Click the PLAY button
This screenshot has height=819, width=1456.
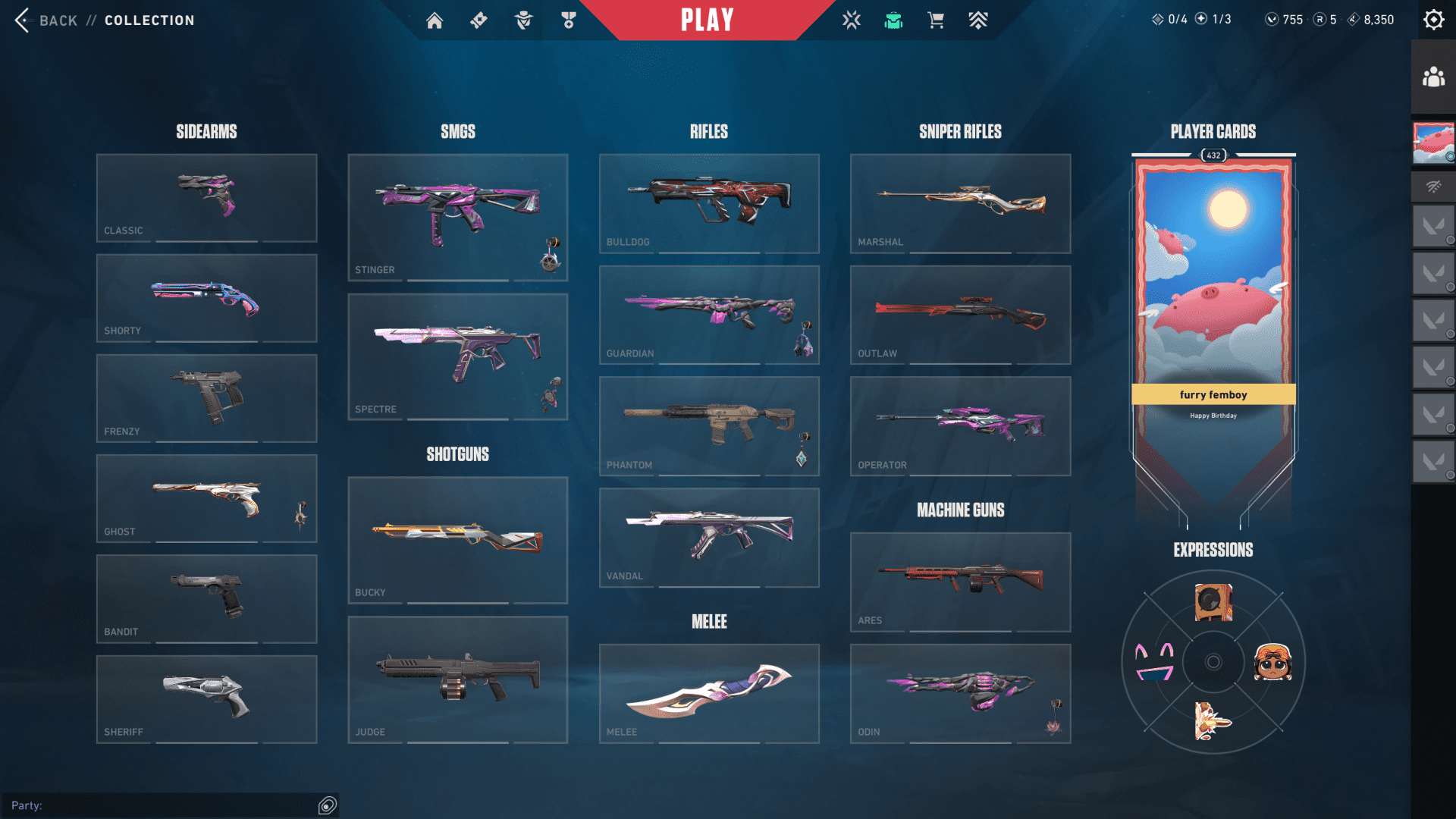point(705,20)
